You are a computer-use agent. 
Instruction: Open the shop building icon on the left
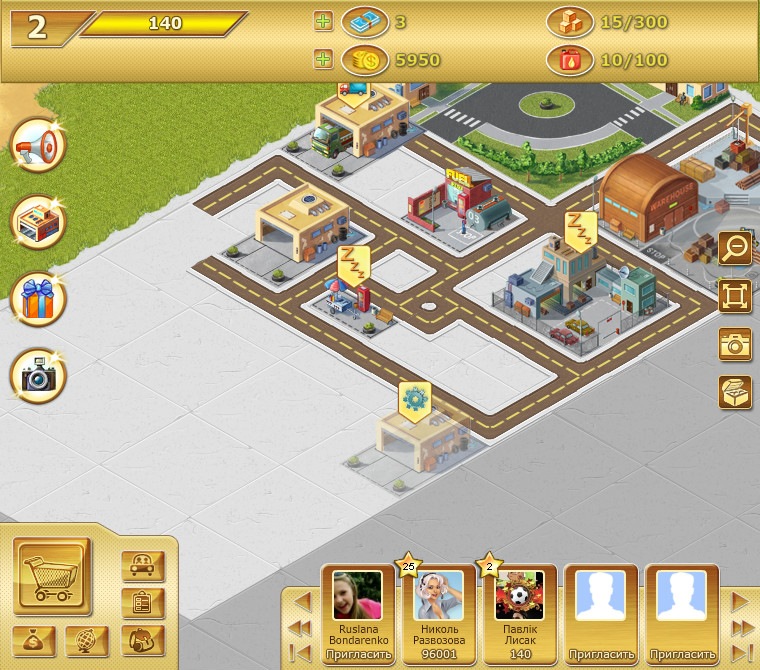pos(39,224)
